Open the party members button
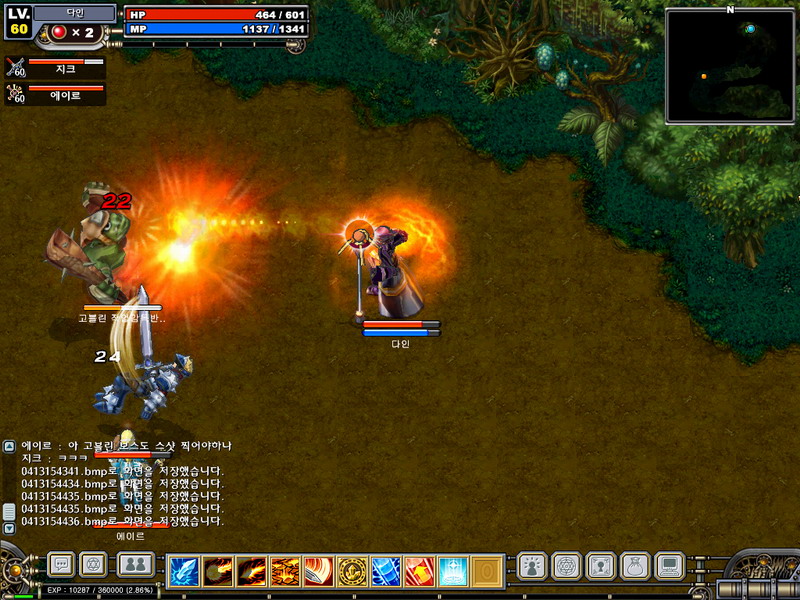This screenshot has width=800, height=600. [x=135, y=565]
